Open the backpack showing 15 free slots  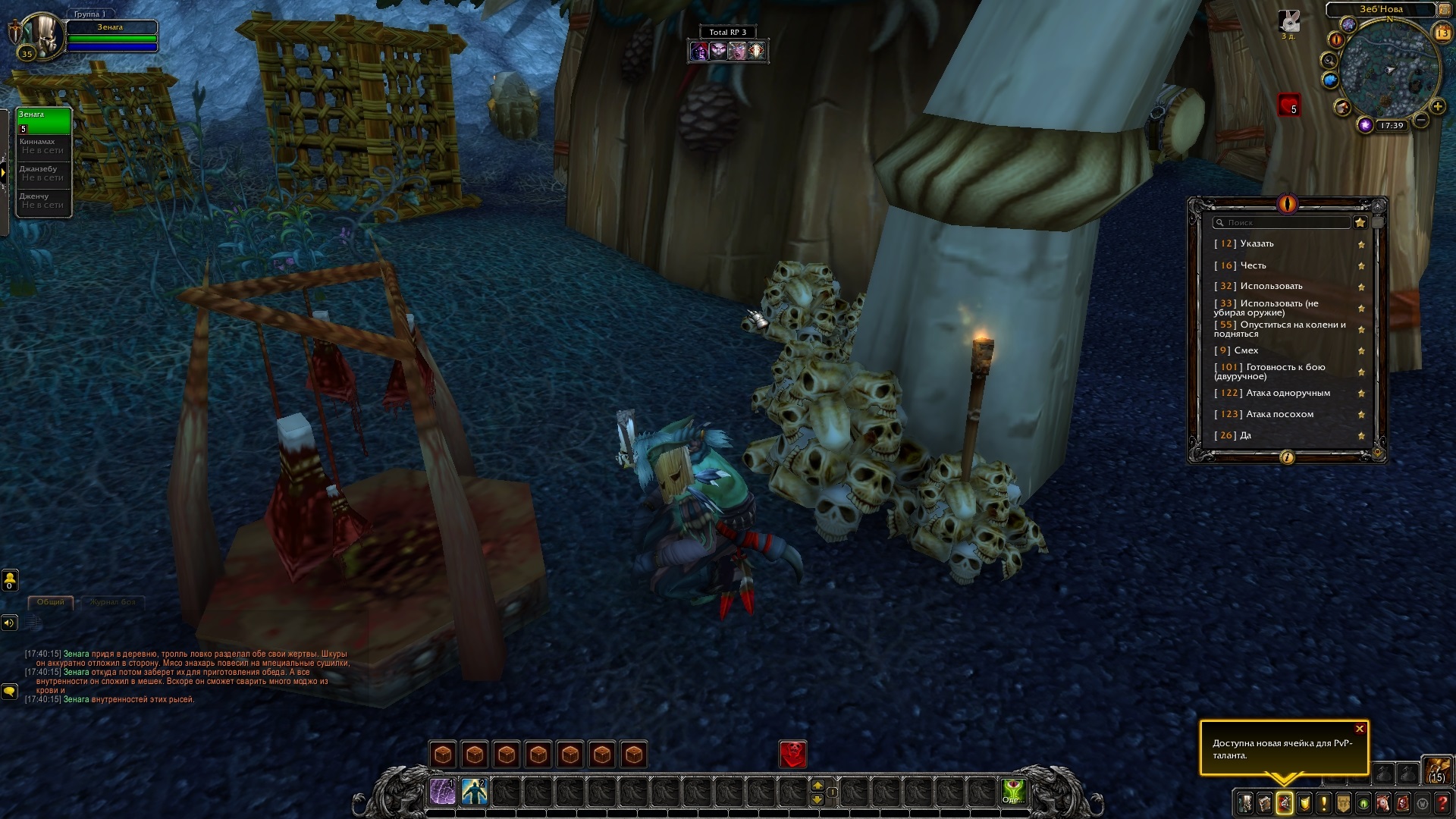(x=1436, y=769)
